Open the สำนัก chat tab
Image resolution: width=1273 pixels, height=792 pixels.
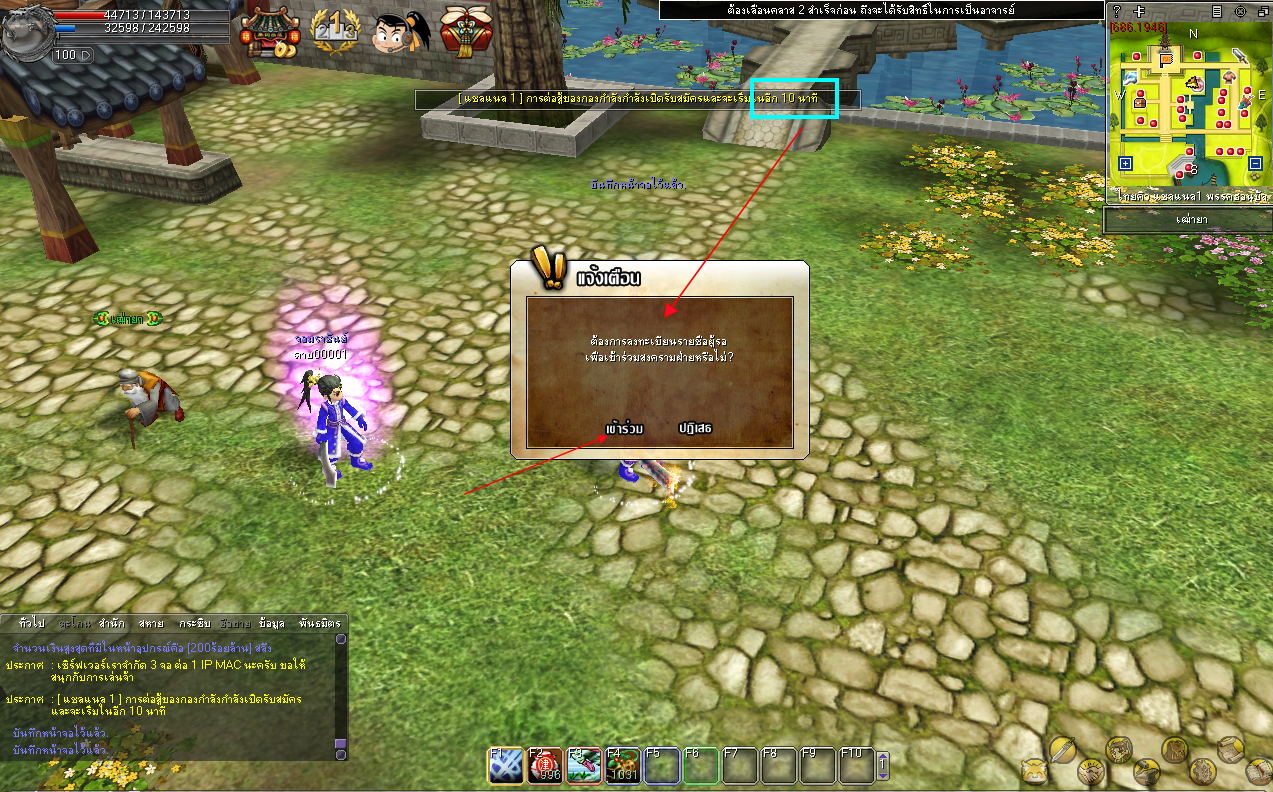tap(111, 623)
